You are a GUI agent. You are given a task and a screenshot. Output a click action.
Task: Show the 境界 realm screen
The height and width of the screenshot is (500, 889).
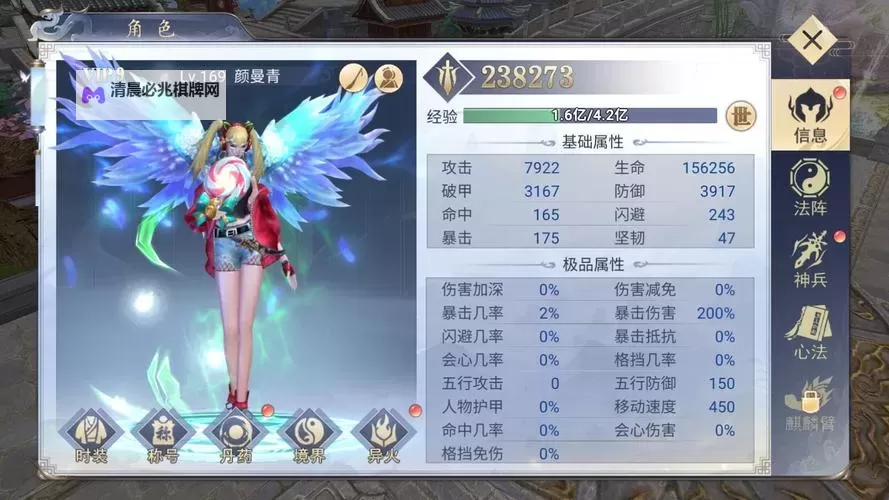point(309,437)
